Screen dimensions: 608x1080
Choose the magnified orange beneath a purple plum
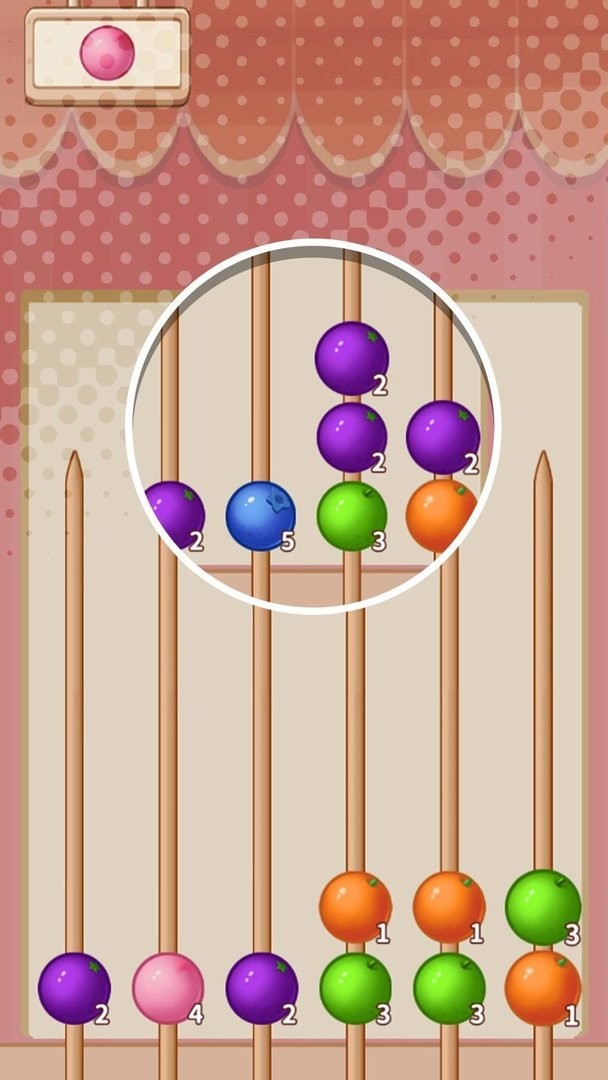[x=441, y=515]
